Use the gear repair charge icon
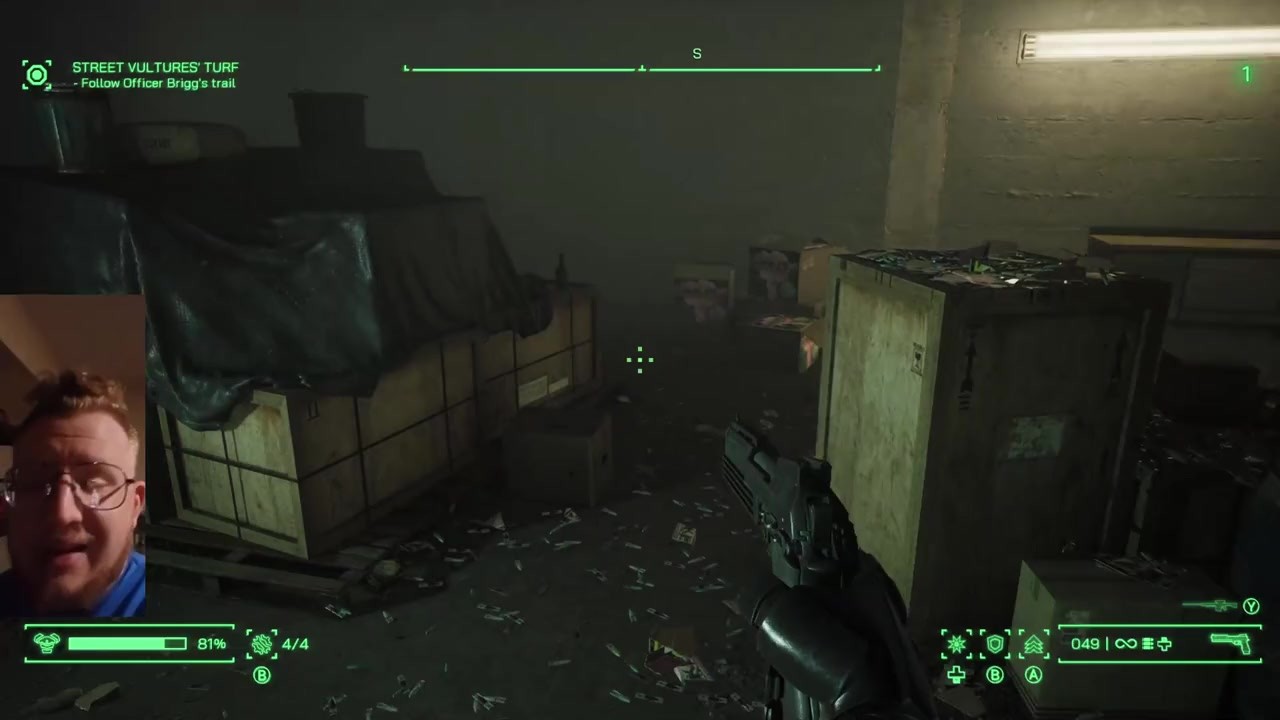Screen dimensions: 1280x720 (x=262, y=644)
